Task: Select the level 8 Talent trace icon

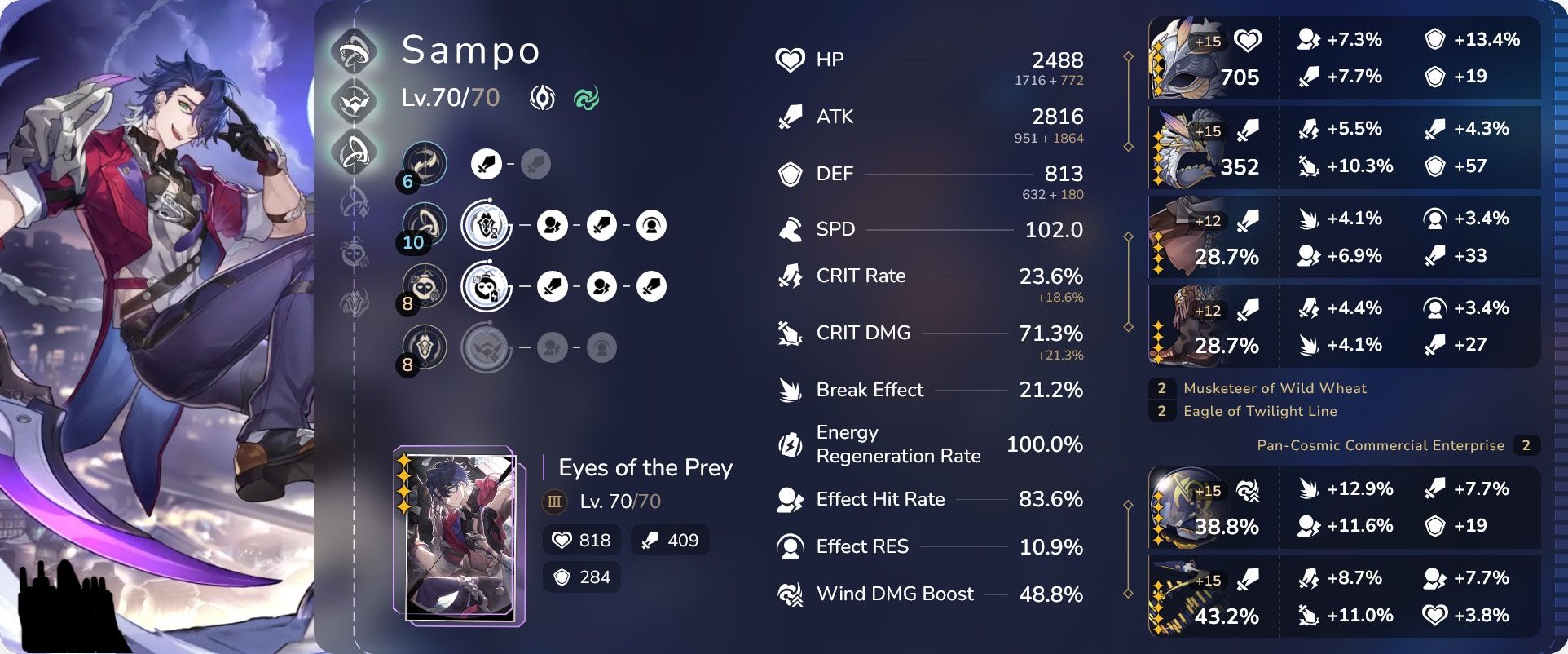Action: (x=424, y=285)
